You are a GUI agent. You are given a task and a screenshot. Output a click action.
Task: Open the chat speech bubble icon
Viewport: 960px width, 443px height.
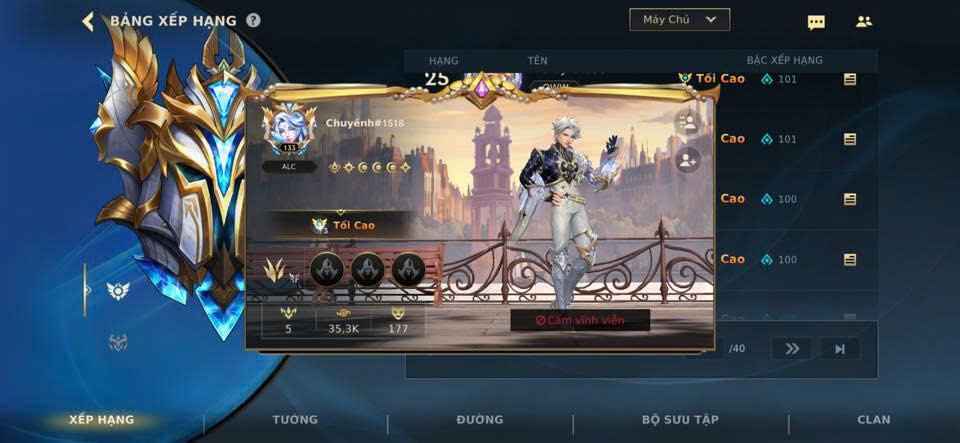coord(816,22)
